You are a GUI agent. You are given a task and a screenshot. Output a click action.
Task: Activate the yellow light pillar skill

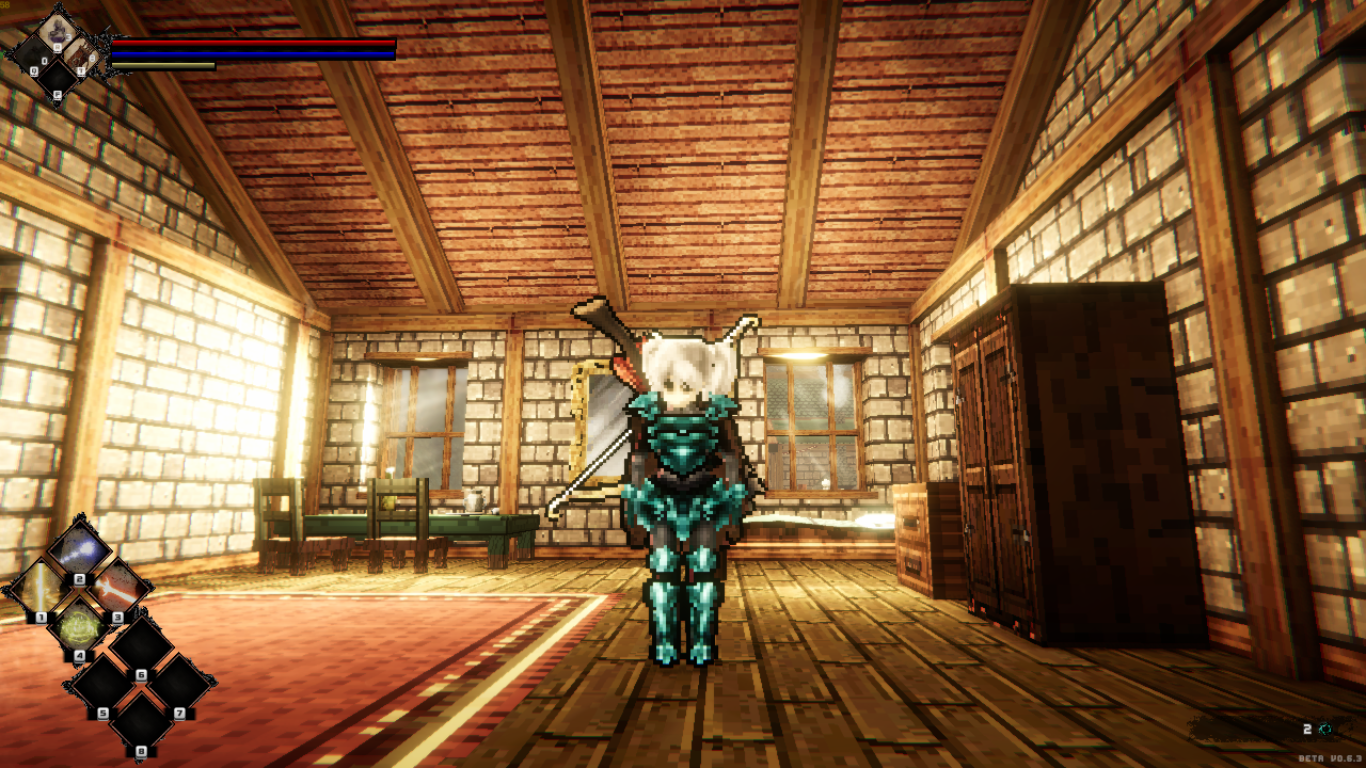point(38,589)
